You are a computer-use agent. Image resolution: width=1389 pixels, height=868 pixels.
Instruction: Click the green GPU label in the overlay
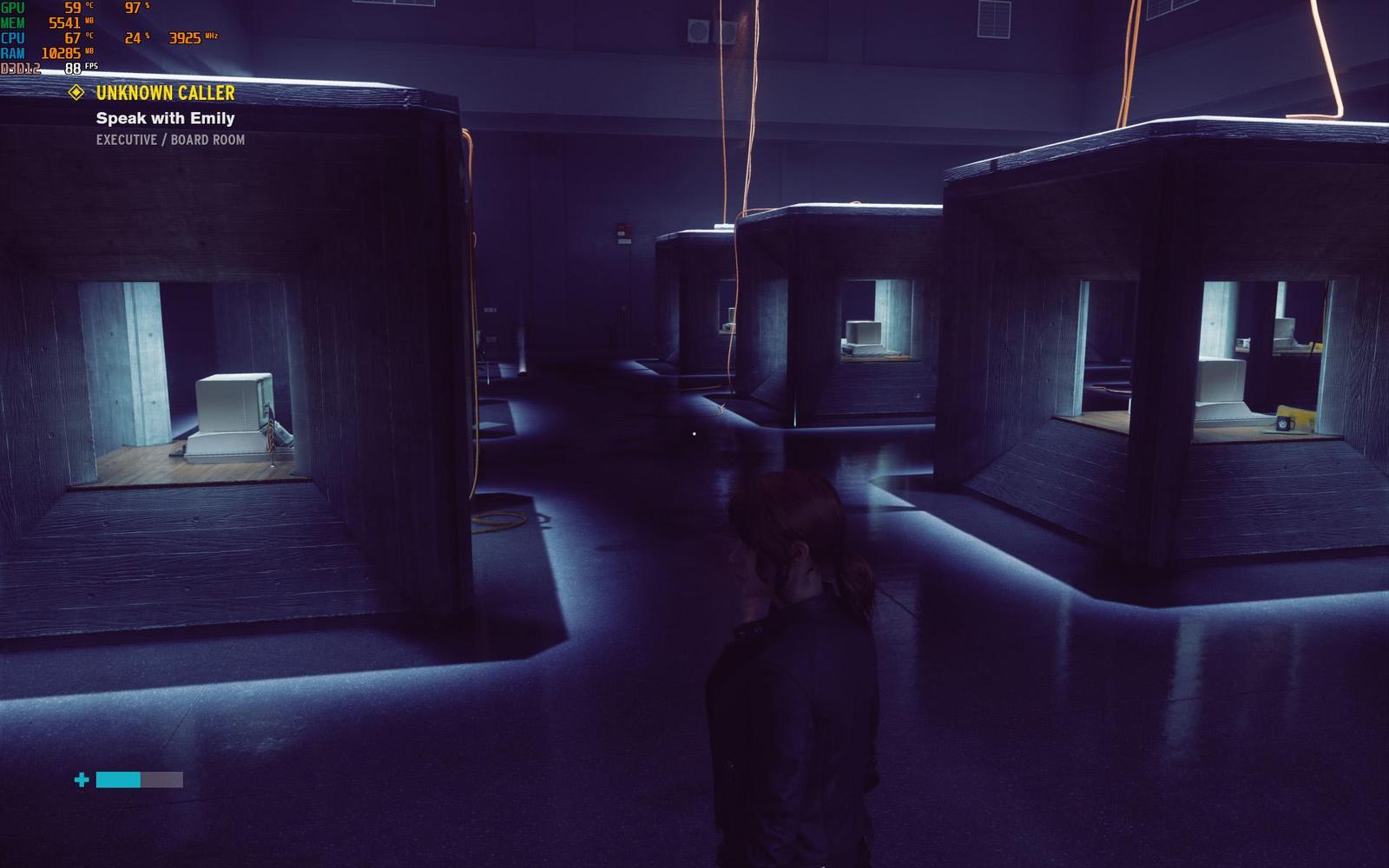coord(11,8)
